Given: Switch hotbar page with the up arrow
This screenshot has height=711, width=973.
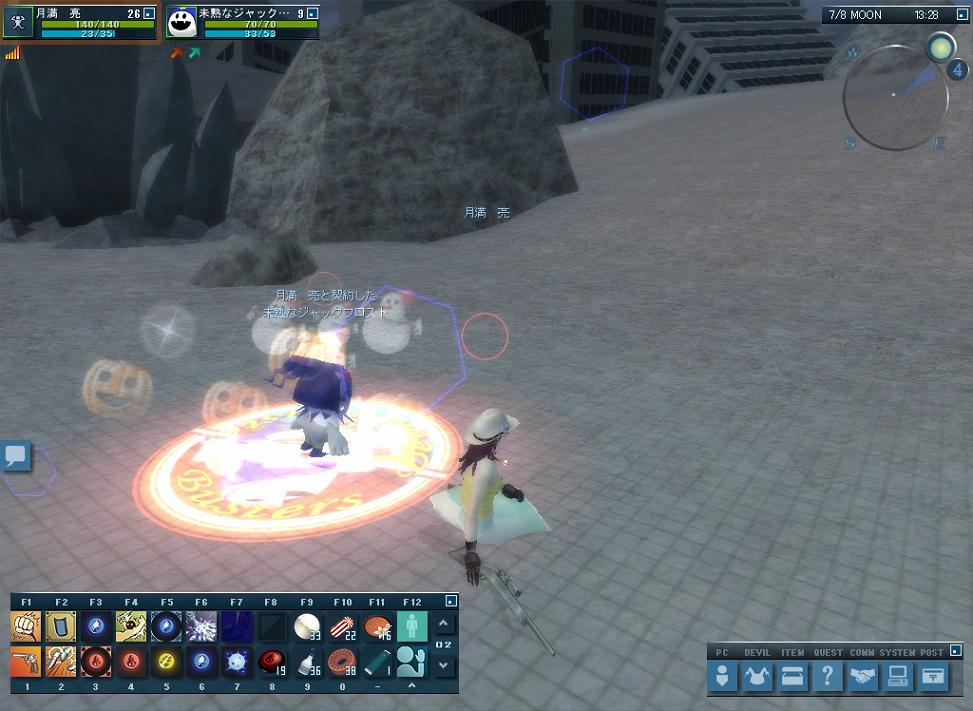Looking at the screenshot, I should pyautogui.click(x=444, y=624).
